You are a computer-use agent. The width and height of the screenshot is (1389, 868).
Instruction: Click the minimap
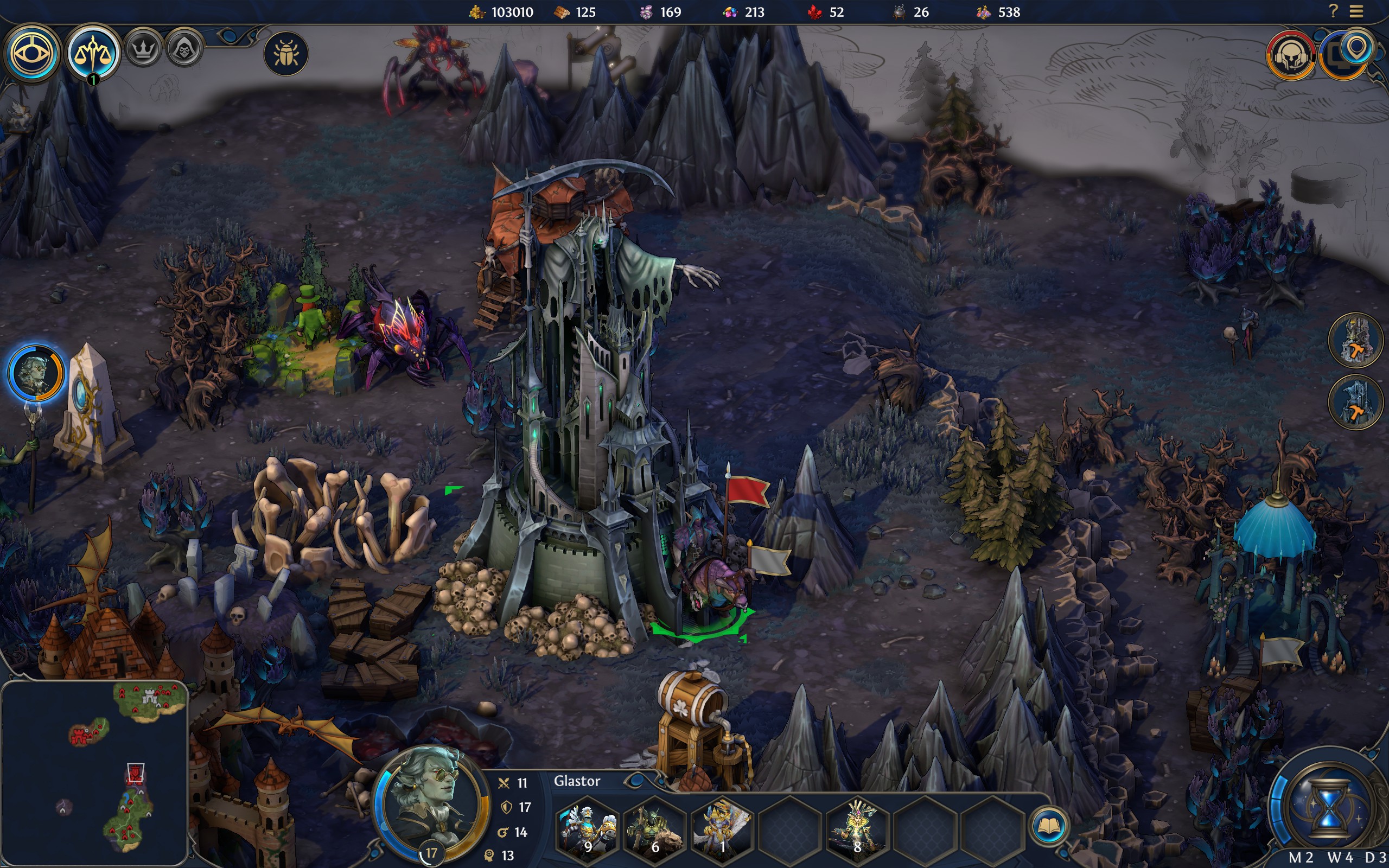pos(95,773)
